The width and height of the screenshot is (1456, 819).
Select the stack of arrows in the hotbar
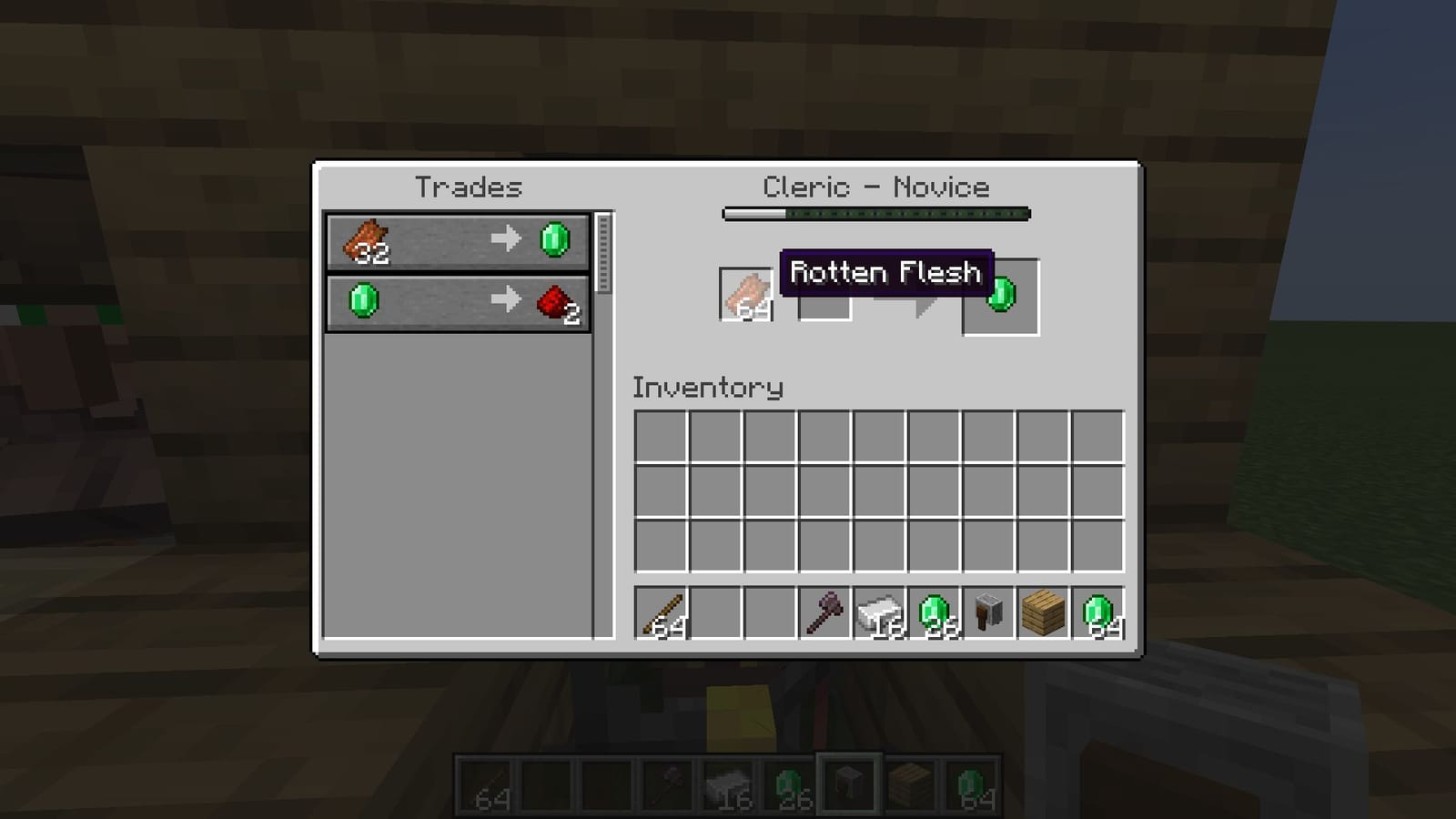662,612
